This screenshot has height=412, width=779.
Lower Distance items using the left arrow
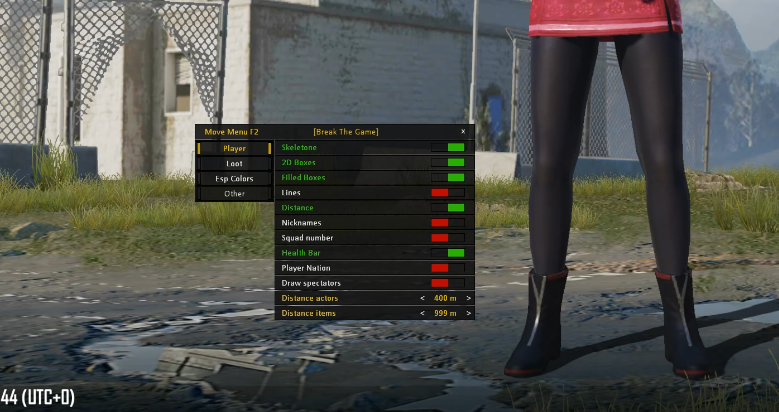pos(424,313)
